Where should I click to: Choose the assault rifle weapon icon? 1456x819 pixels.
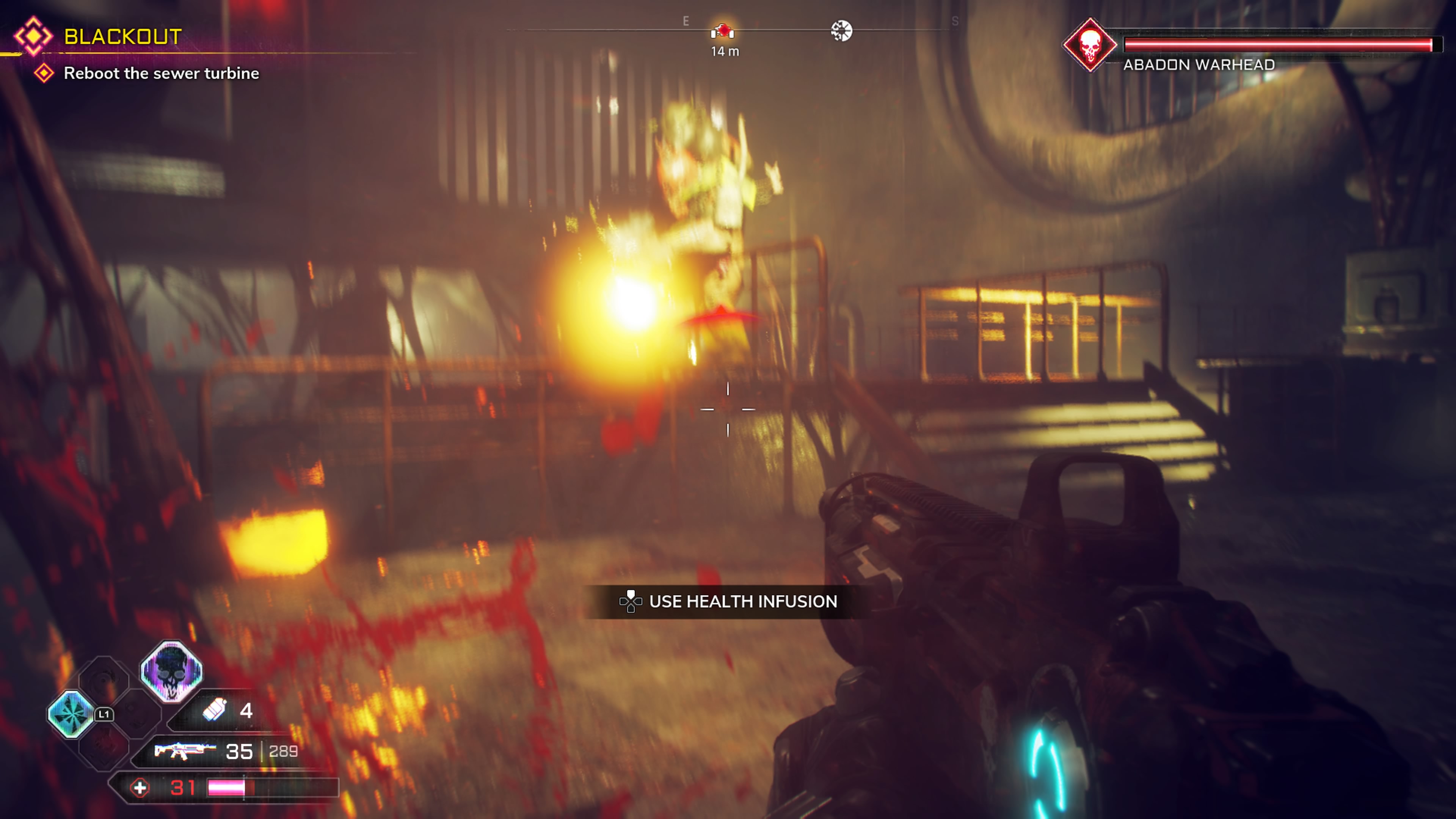tap(185, 751)
